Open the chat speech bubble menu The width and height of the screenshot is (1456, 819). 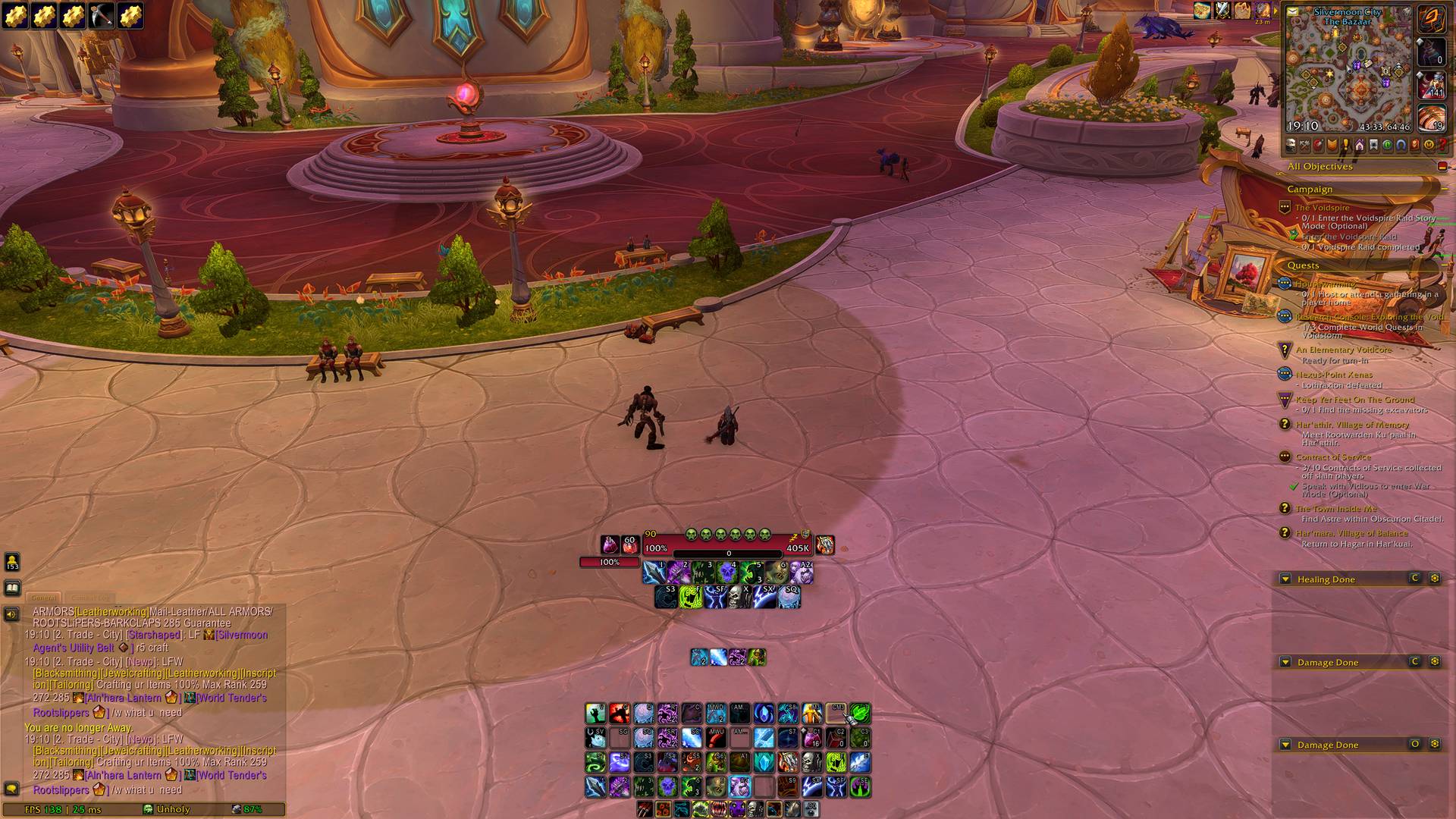click(x=12, y=789)
